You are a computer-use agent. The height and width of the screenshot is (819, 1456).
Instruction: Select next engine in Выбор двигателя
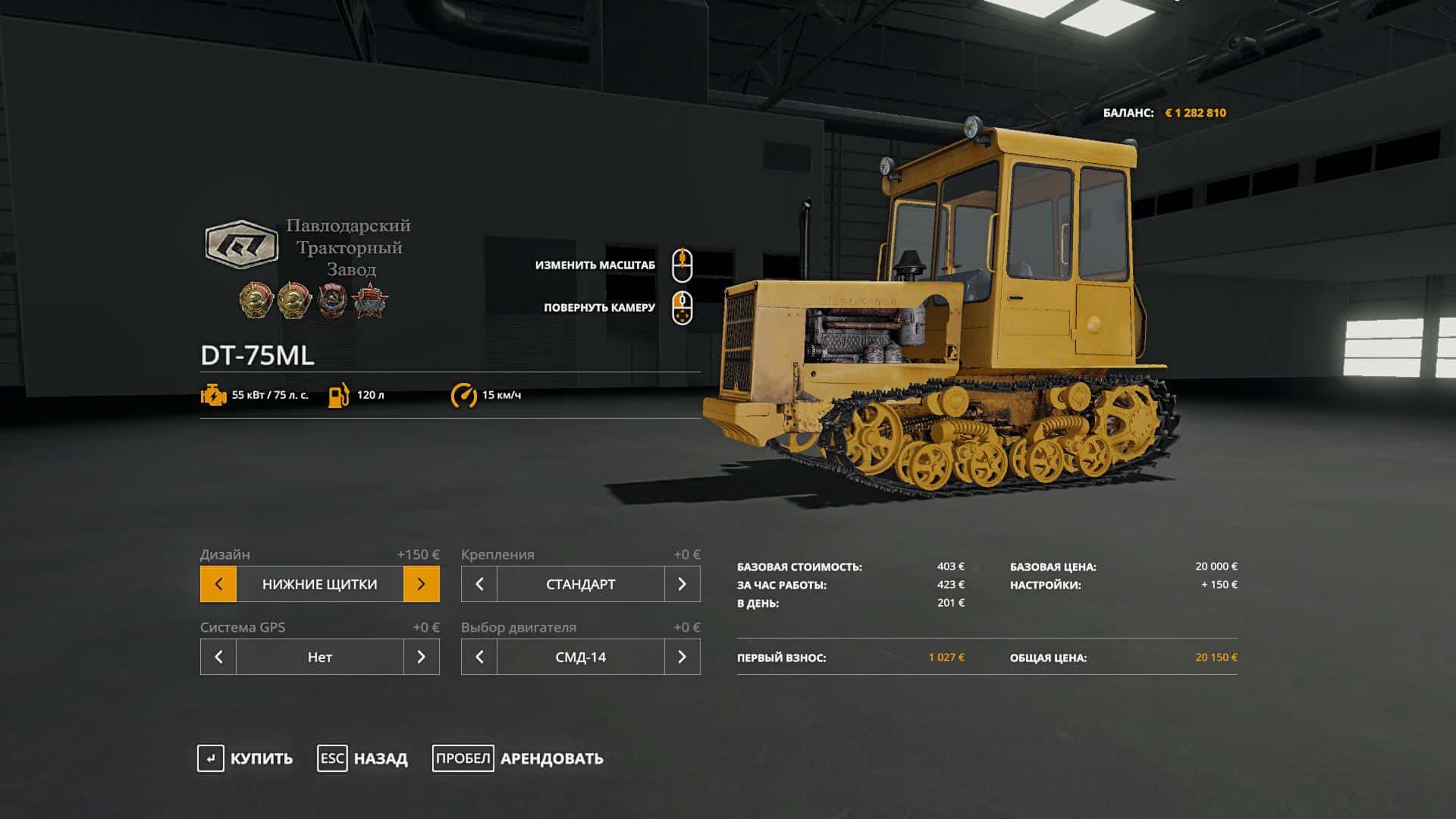(x=682, y=657)
